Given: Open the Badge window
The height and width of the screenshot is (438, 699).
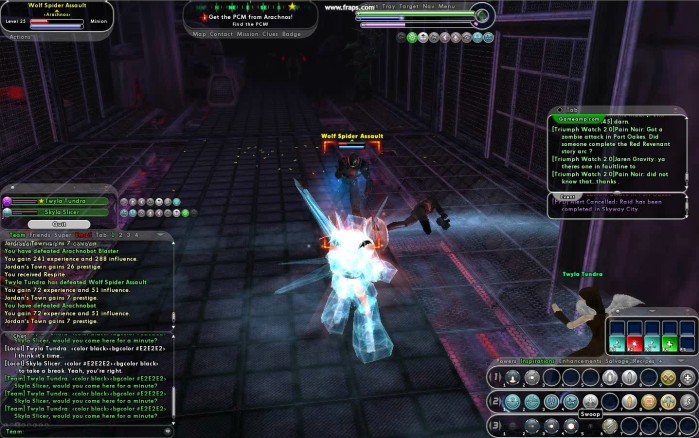Looking at the screenshot, I should [291, 34].
